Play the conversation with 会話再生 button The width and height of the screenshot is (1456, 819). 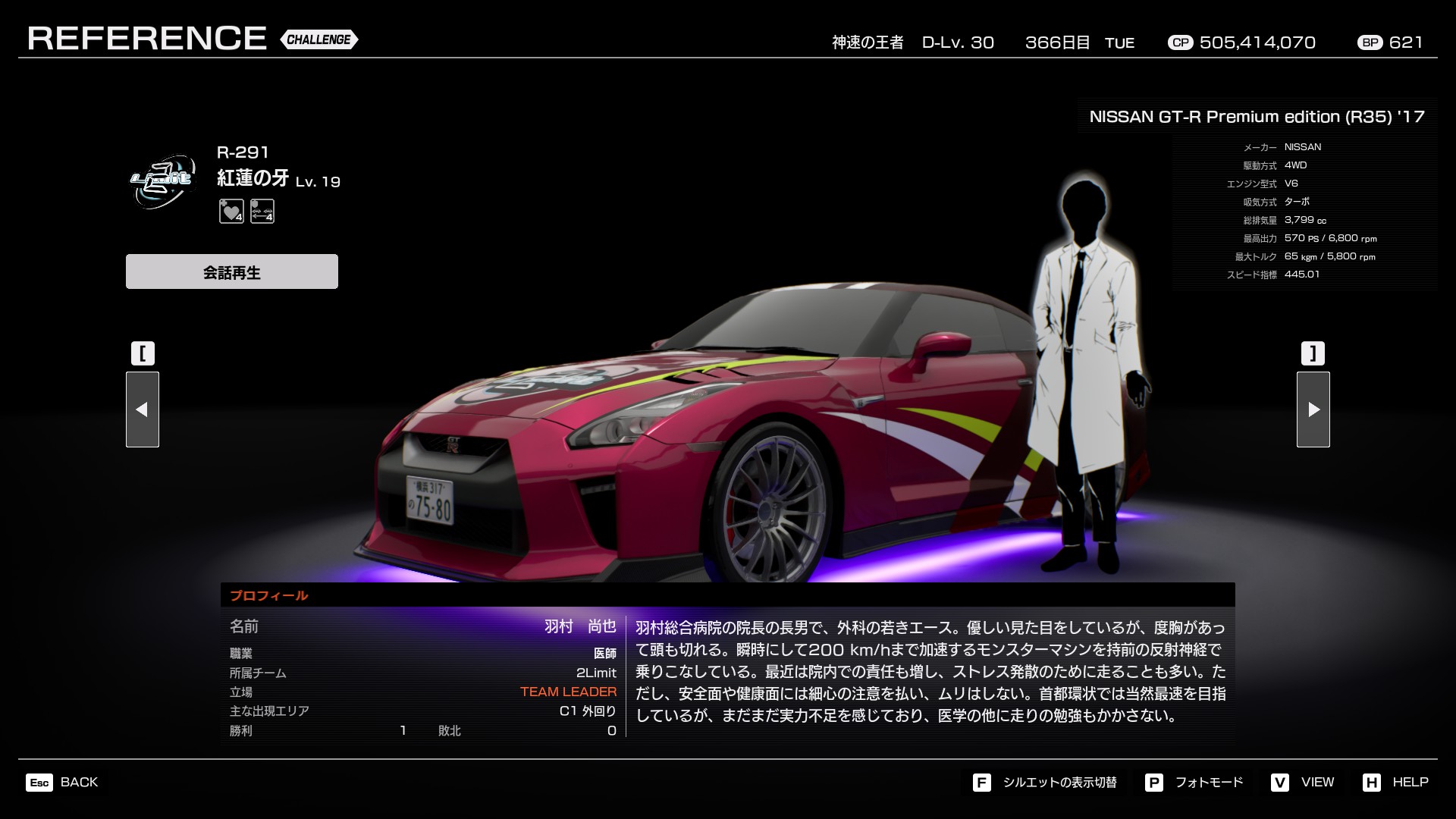click(x=231, y=271)
